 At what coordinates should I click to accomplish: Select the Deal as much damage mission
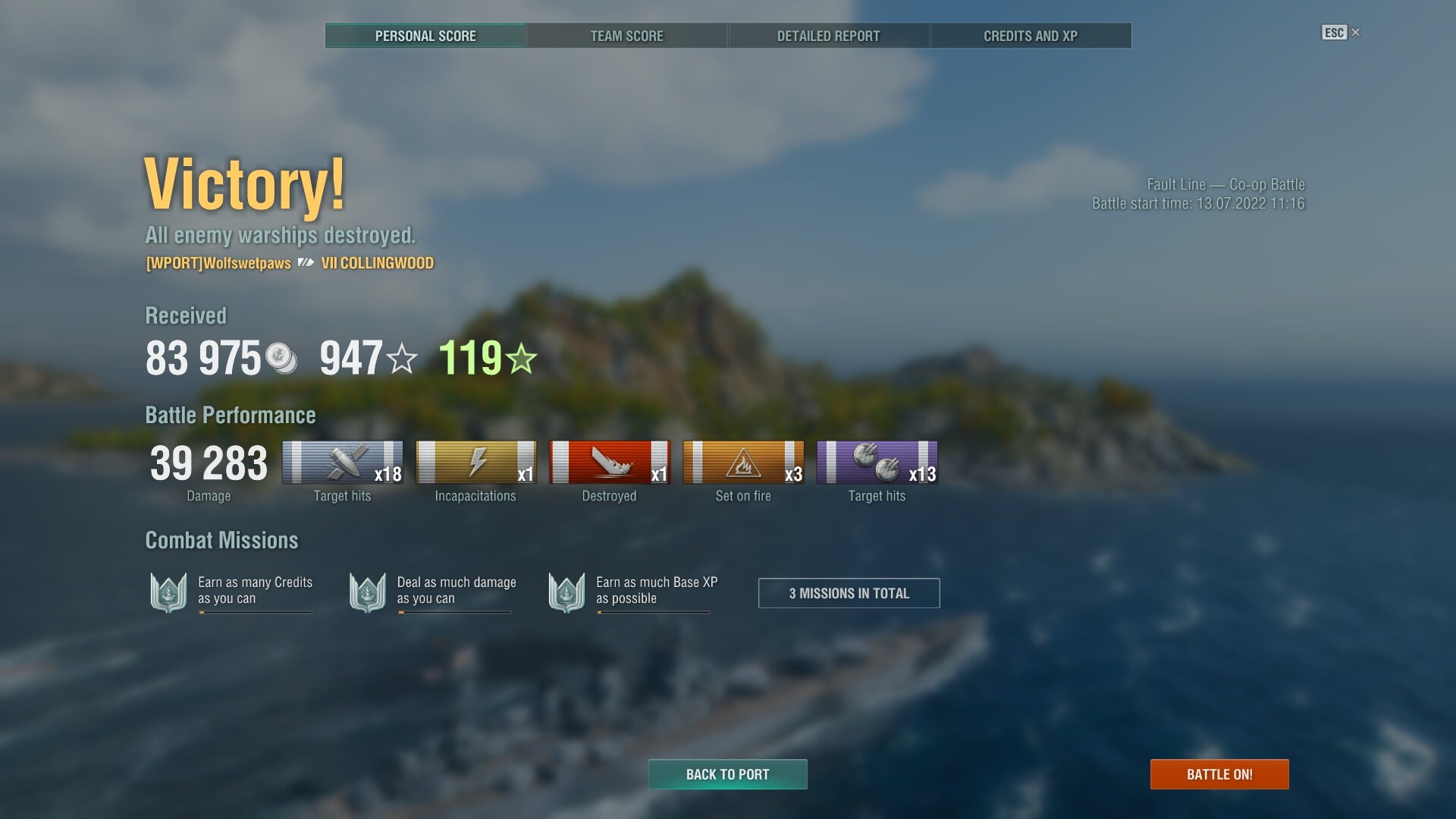[x=431, y=591]
